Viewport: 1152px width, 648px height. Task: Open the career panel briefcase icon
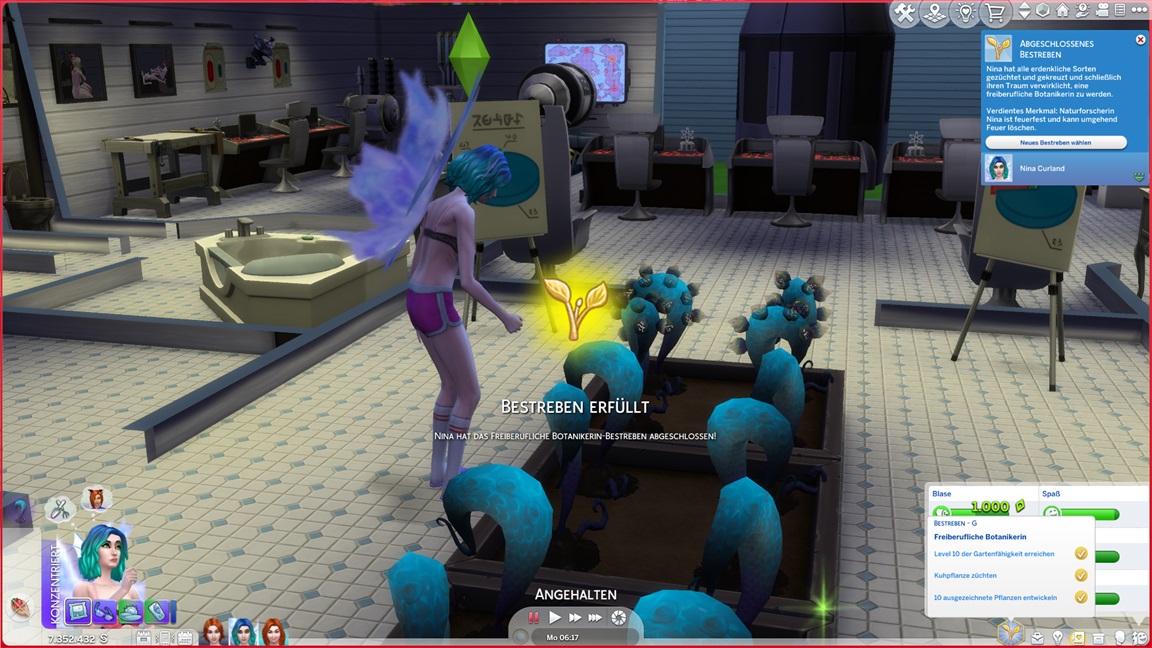coord(1038,637)
